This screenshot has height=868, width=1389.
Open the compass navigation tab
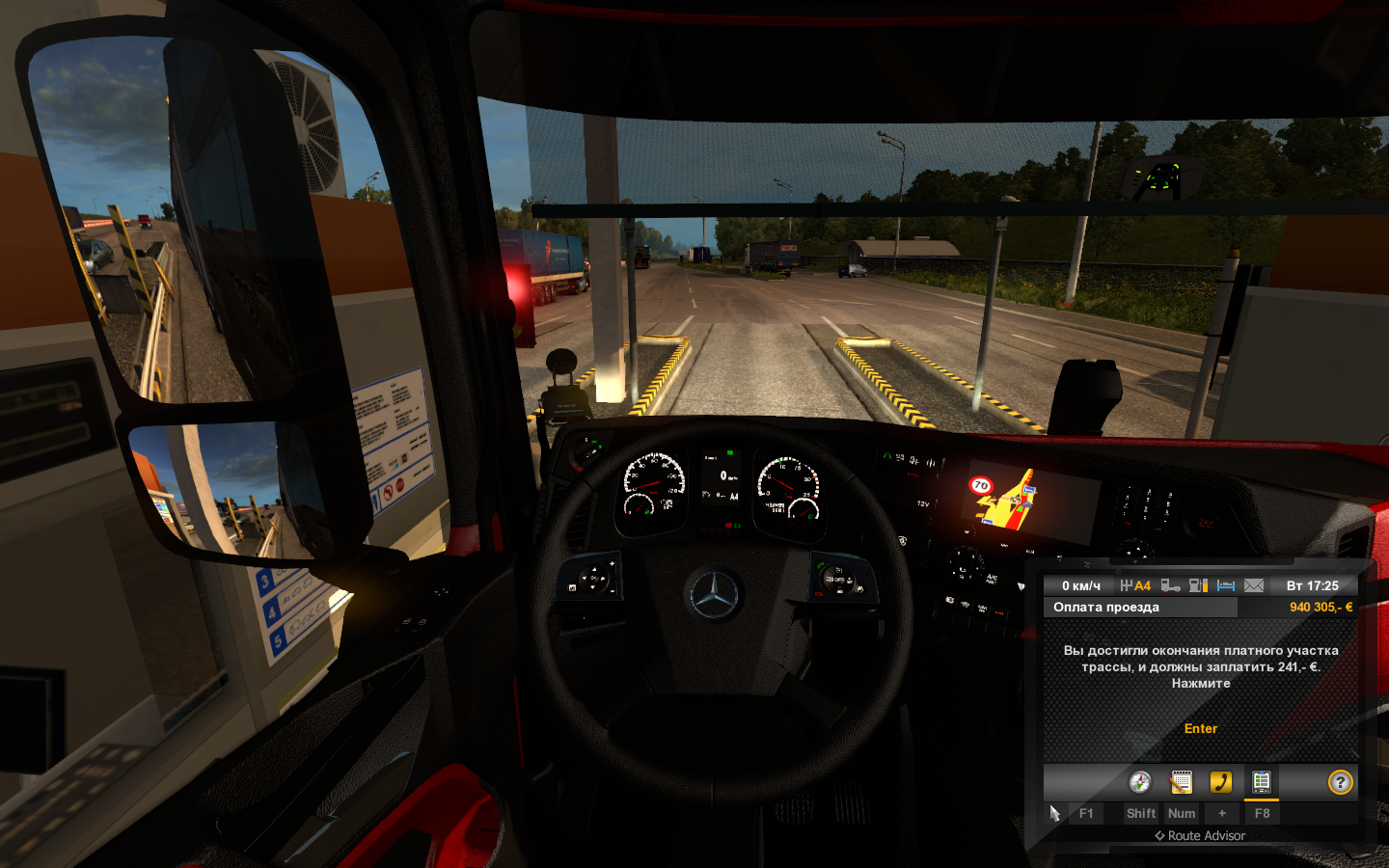click(1140, 782)
